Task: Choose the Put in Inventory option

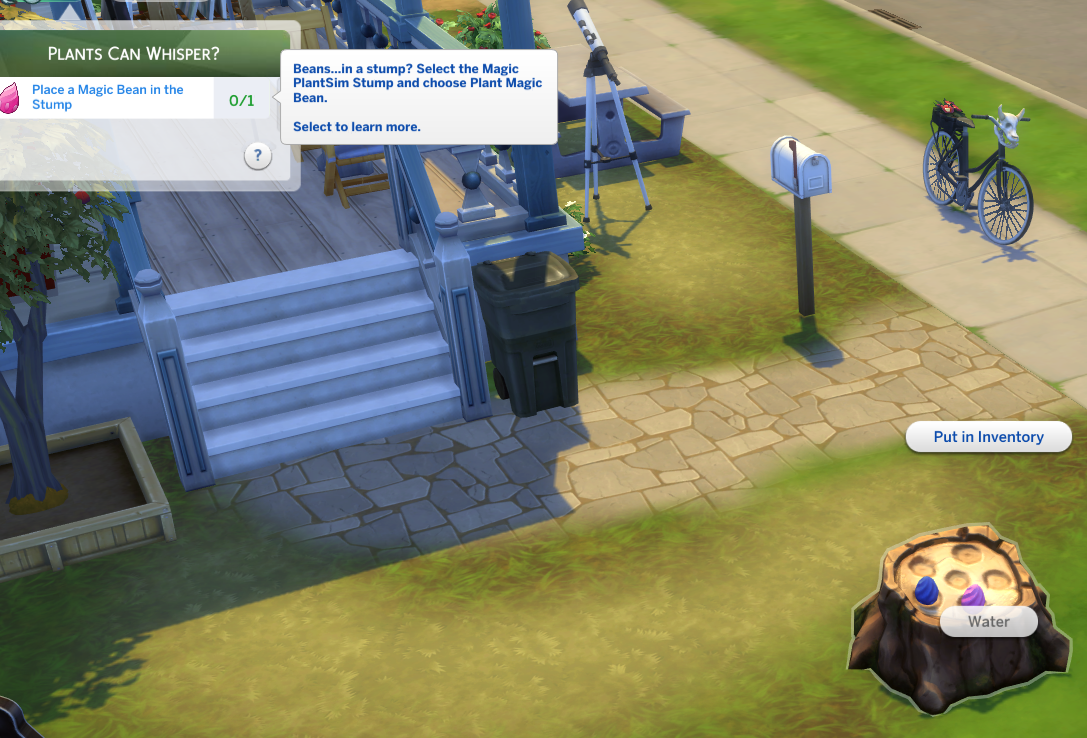Action: 988,437
